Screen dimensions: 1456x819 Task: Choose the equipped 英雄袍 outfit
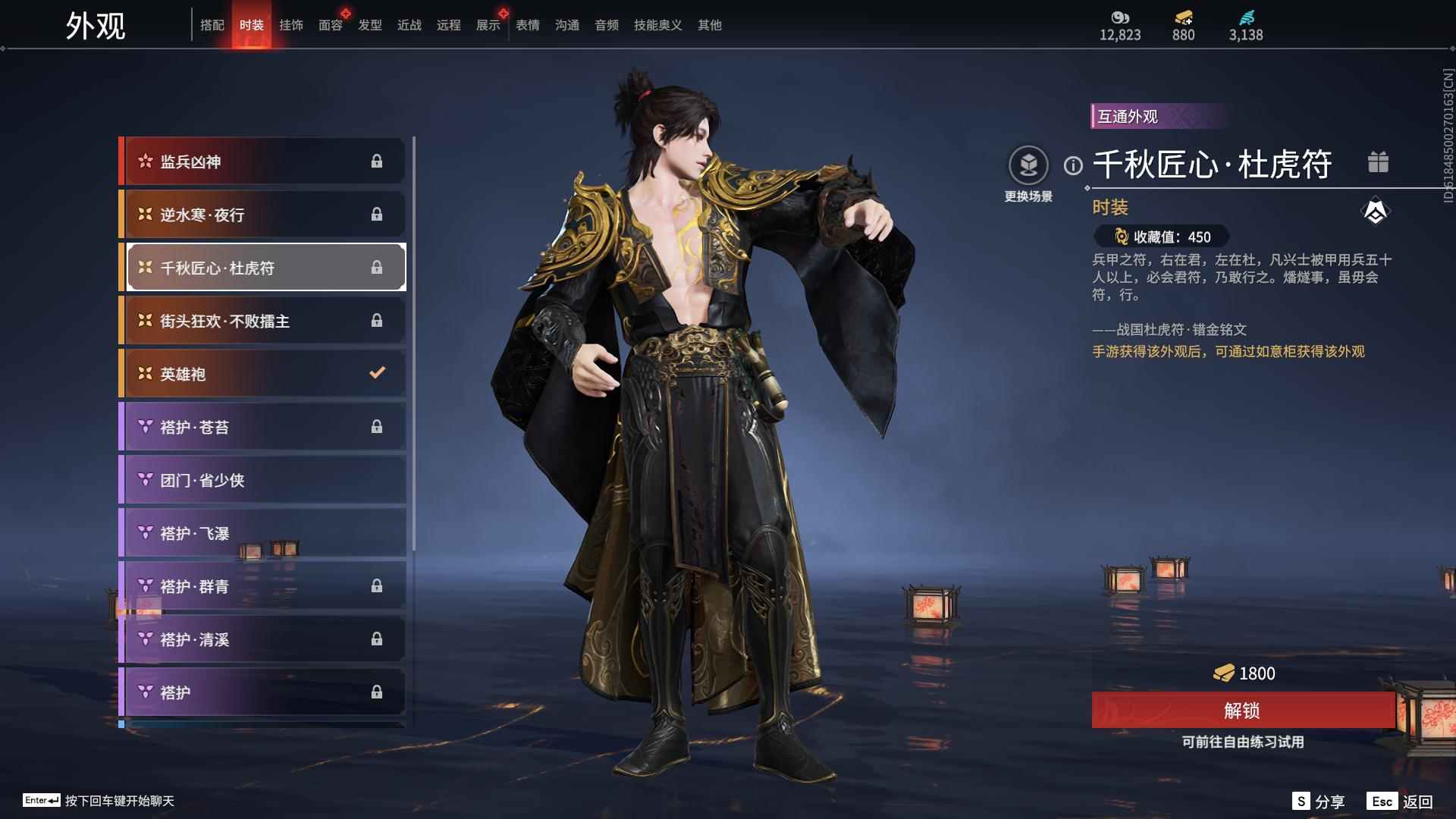(x=262, y=374)
